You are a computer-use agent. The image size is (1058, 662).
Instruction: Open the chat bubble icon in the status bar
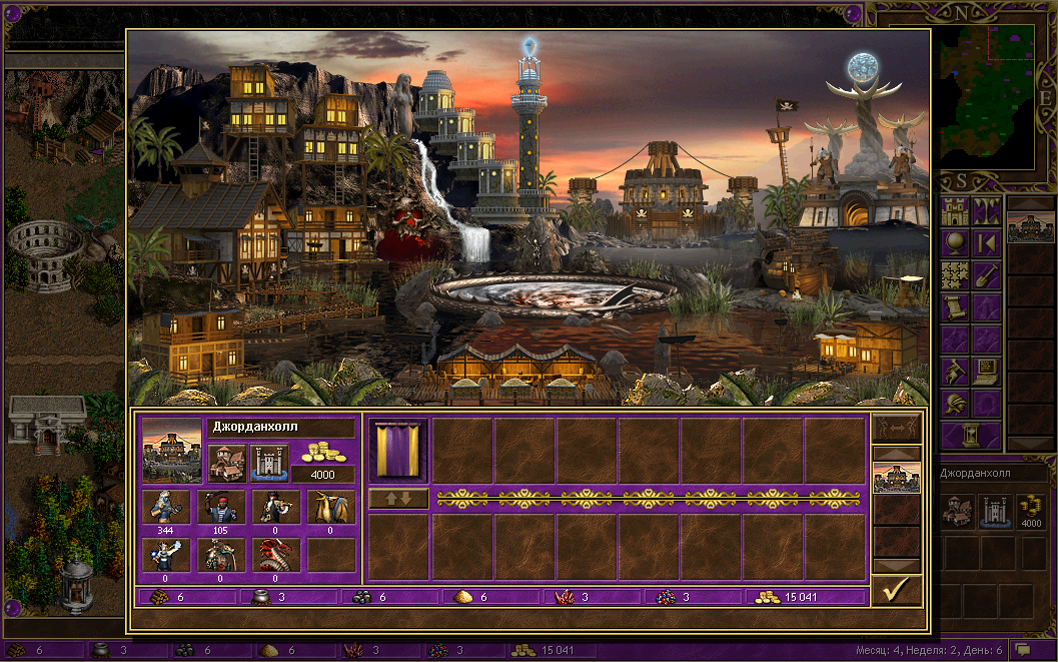(1022, 650)
